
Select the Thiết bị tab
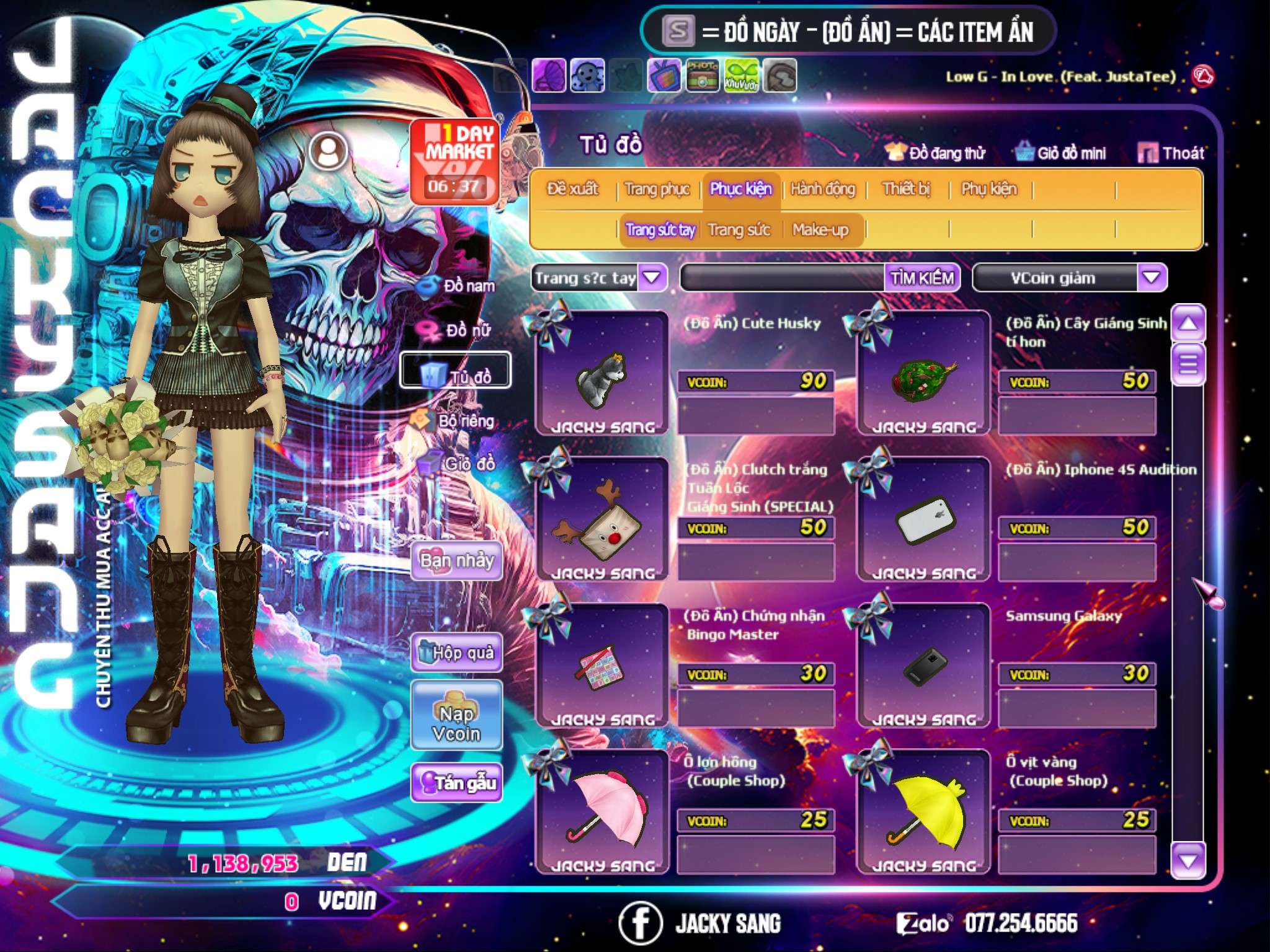coord(906,189)
